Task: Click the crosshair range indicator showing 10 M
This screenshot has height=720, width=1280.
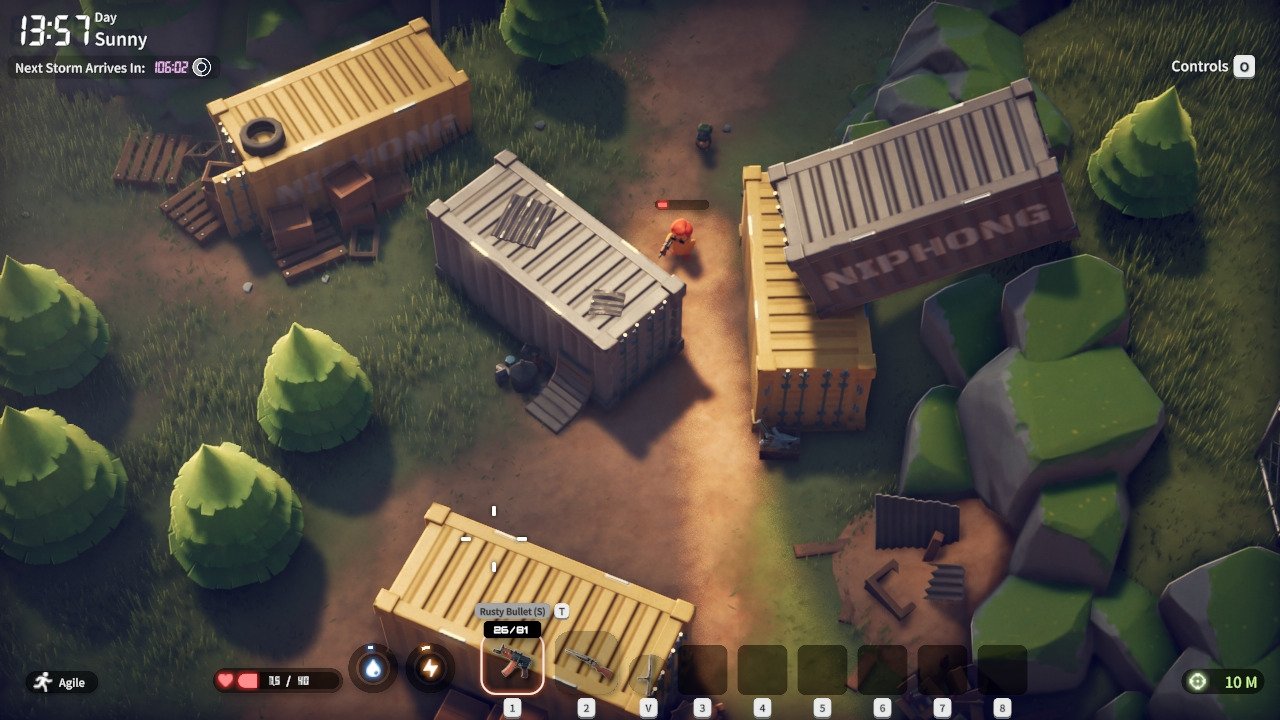Action: [x=1222, y=682]
